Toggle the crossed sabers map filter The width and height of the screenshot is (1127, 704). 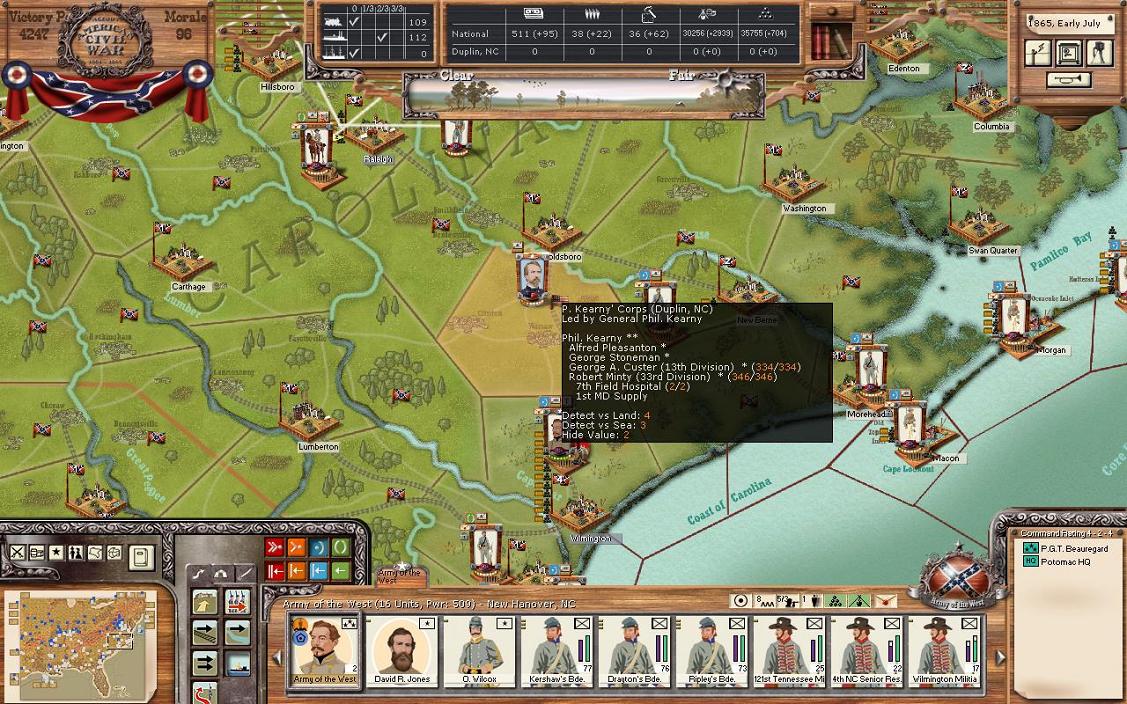18,553
